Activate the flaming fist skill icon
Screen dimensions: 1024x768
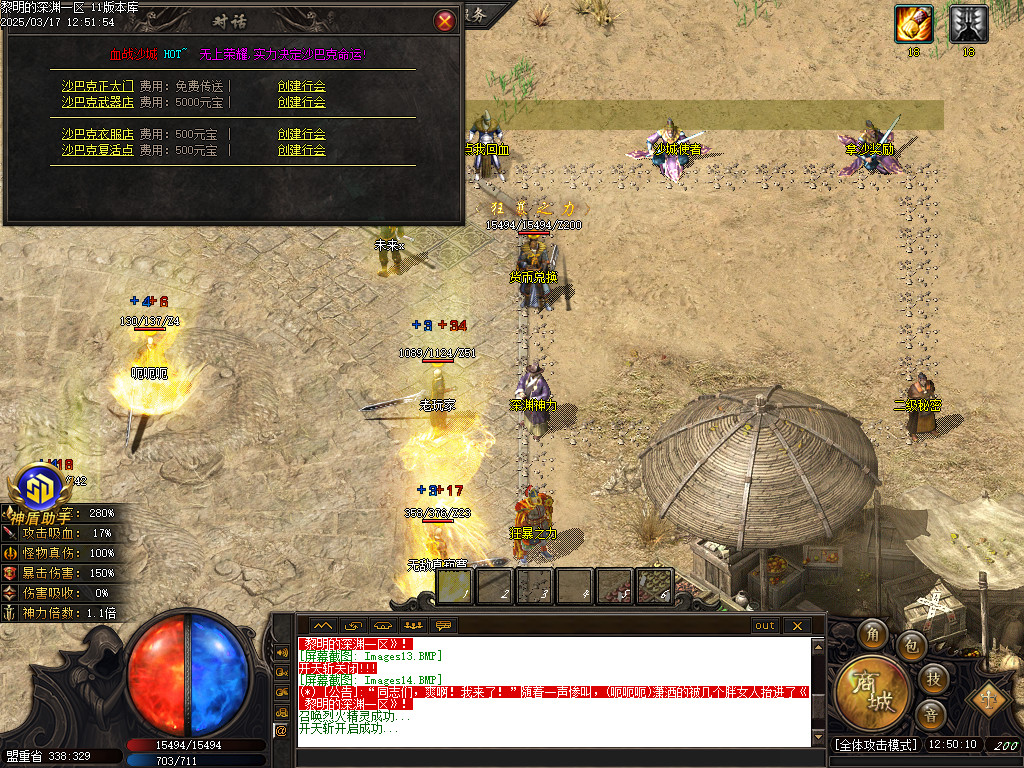pyautogui.click(x=914, y=23)
